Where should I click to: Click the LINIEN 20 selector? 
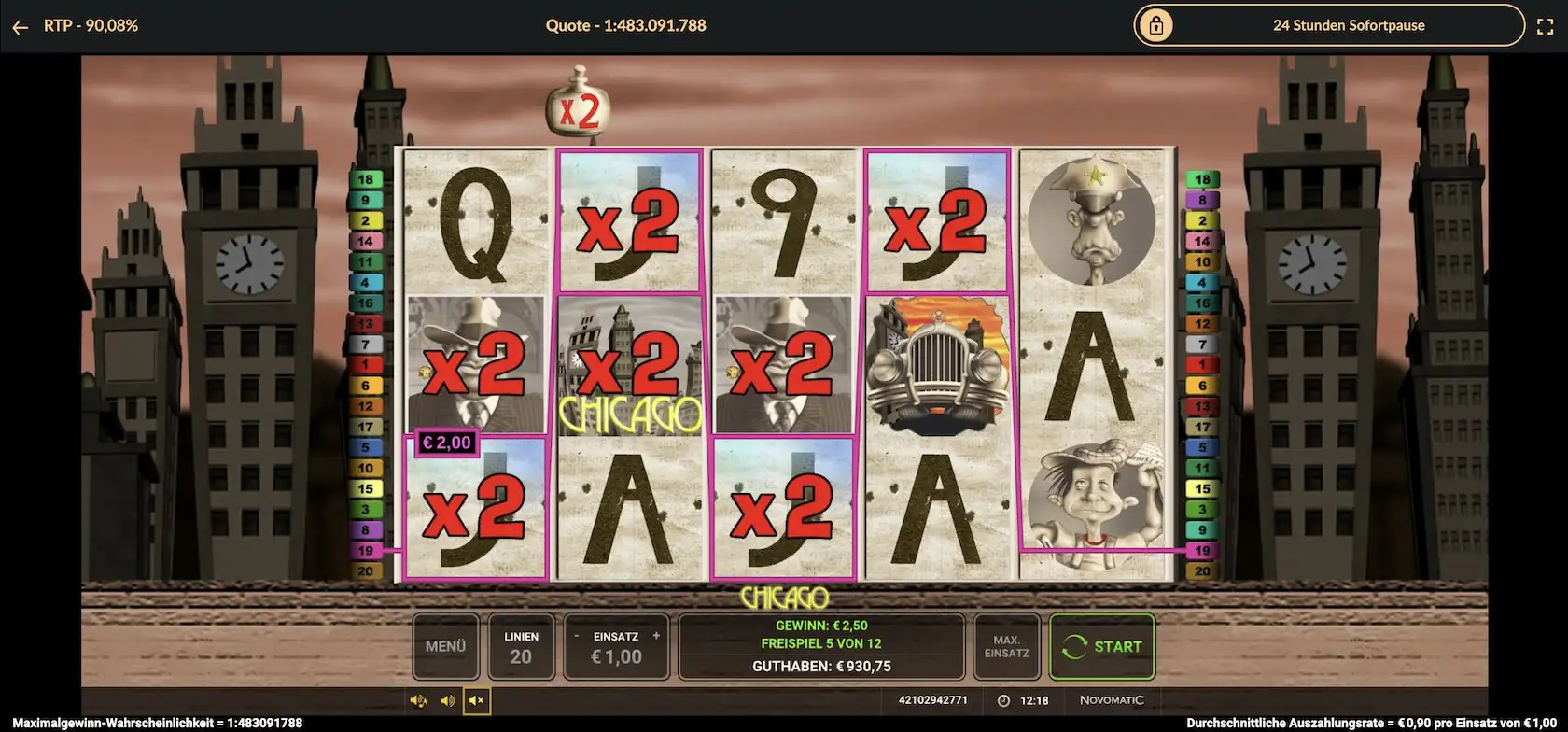click(x=521, y=646)
